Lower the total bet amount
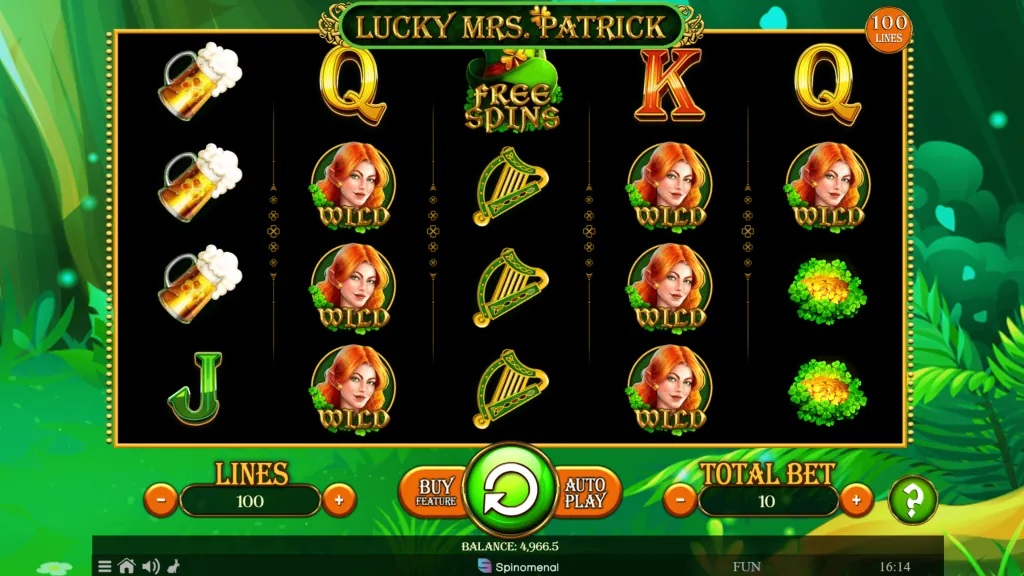 click(x=680, y=499)
